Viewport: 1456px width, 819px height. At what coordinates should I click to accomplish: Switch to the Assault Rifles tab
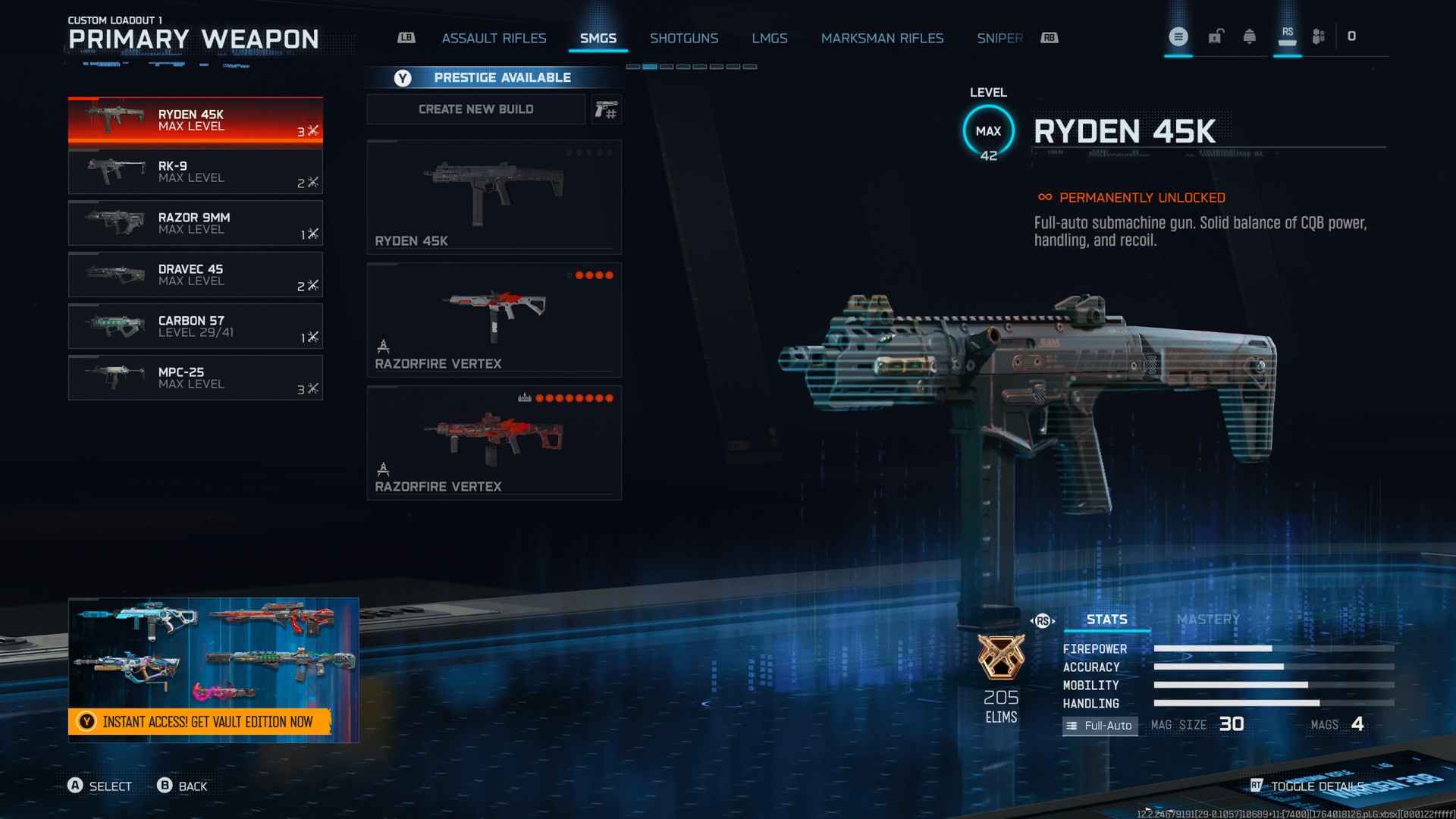coord(494,38)
